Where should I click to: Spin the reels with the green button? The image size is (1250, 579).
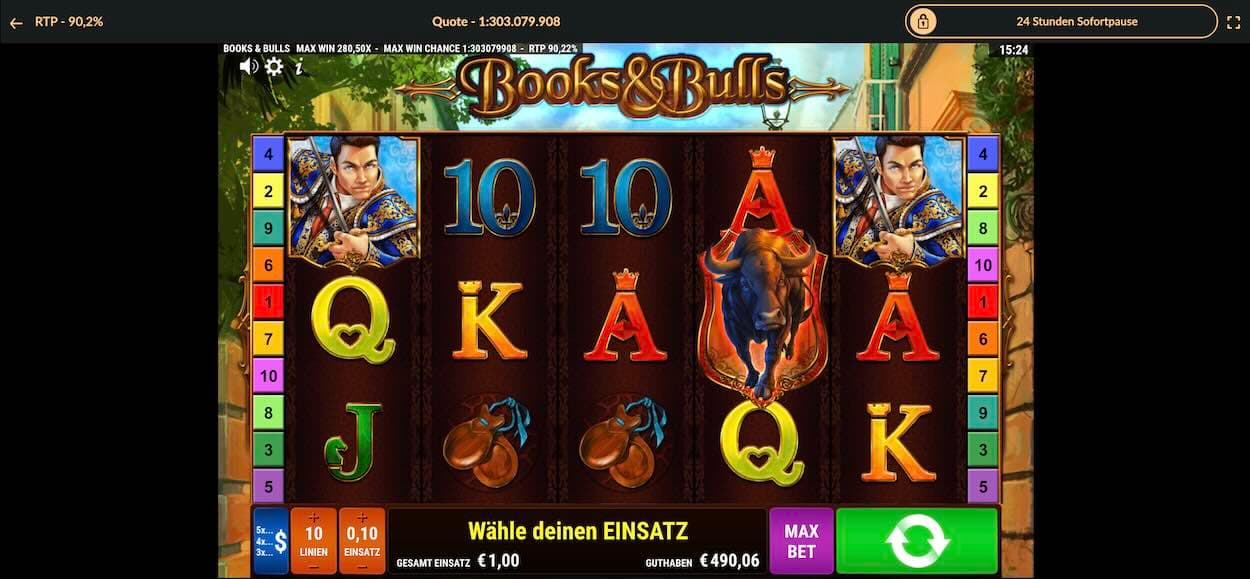coord(916,541)
